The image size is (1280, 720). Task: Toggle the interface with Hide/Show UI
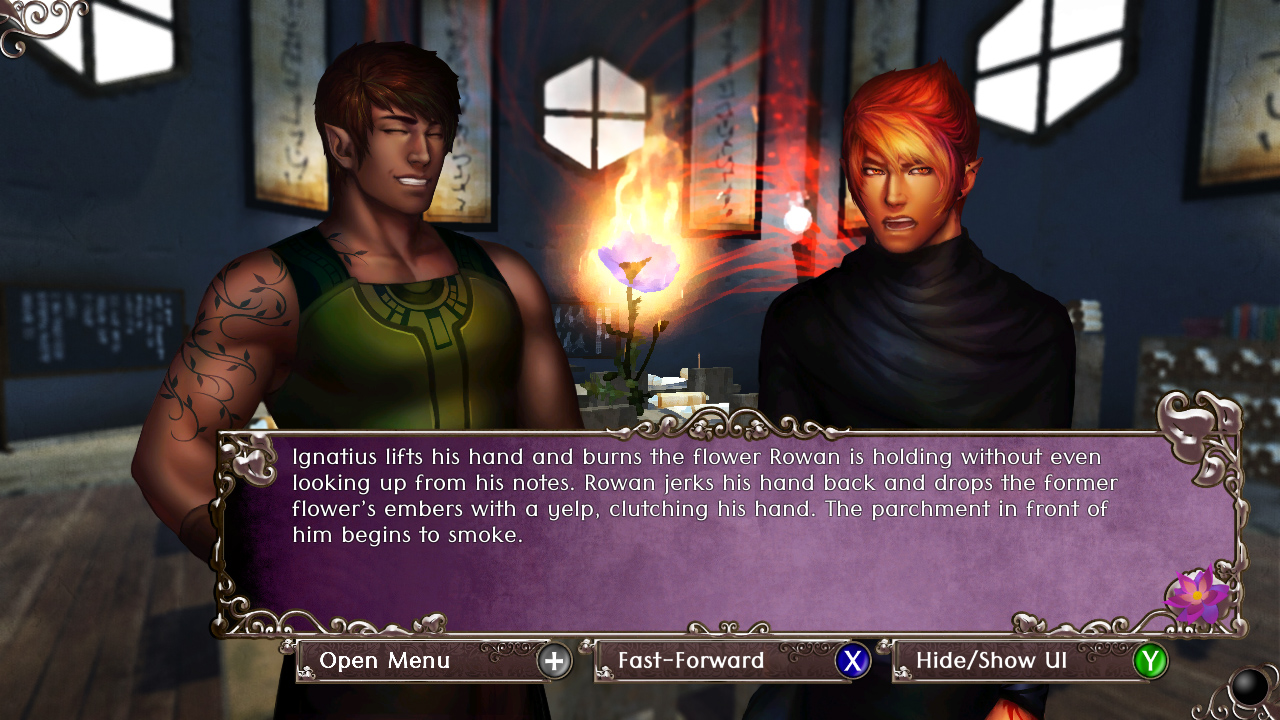pos(991,661)
